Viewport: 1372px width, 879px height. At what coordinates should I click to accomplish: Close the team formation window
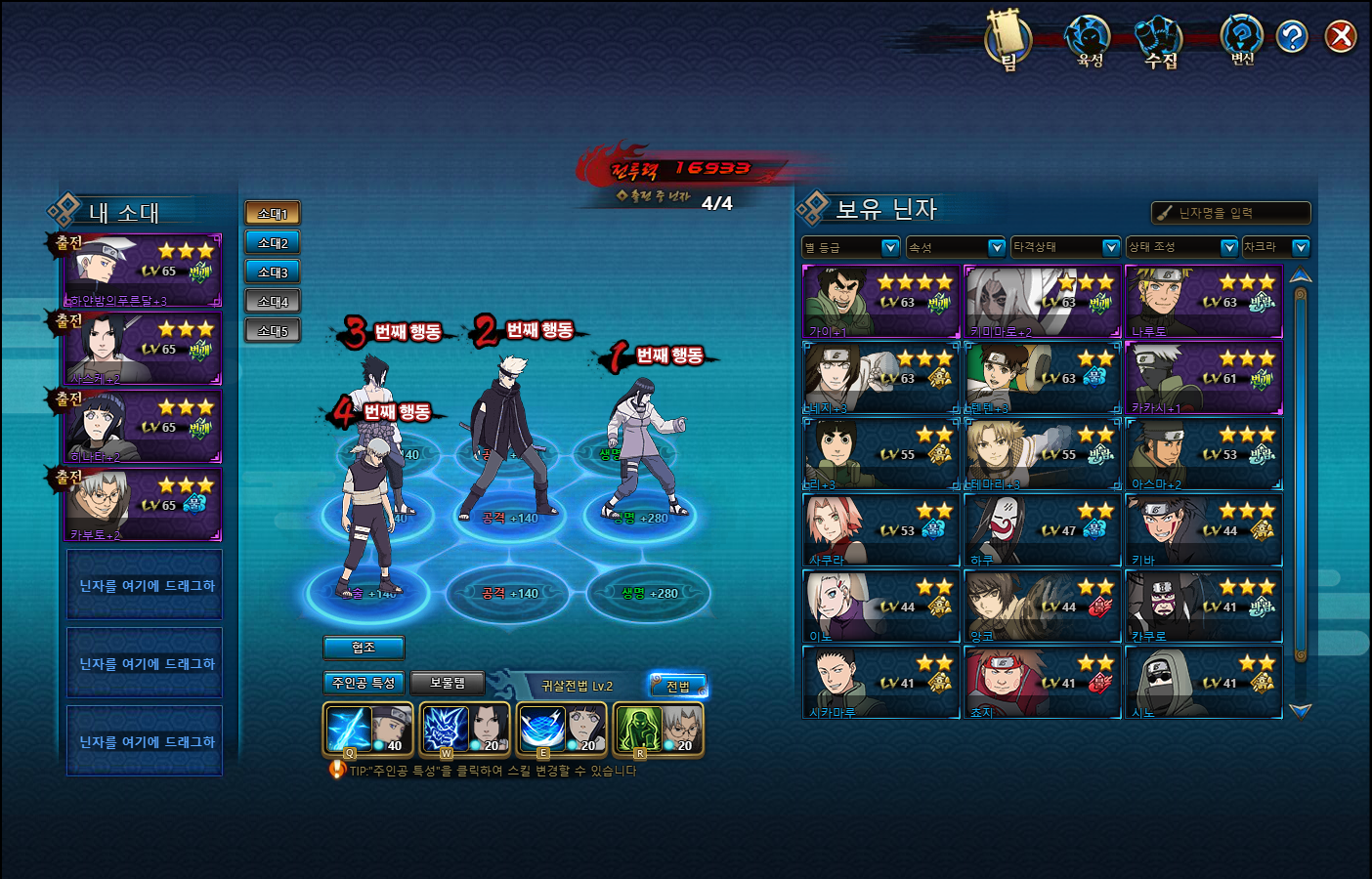(x=1341, y=37)
